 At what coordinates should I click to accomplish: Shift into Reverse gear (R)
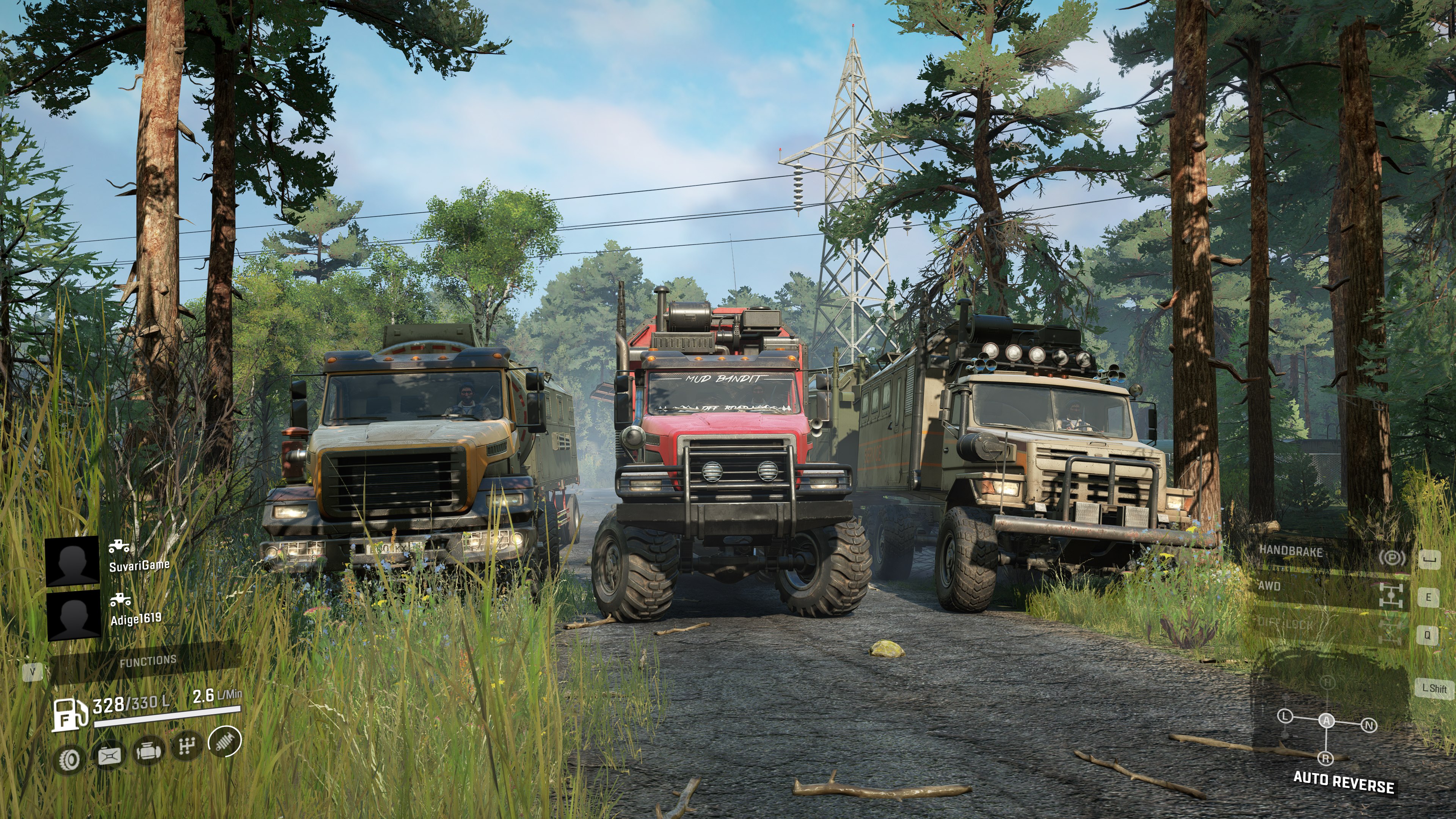coord(1326,758)
